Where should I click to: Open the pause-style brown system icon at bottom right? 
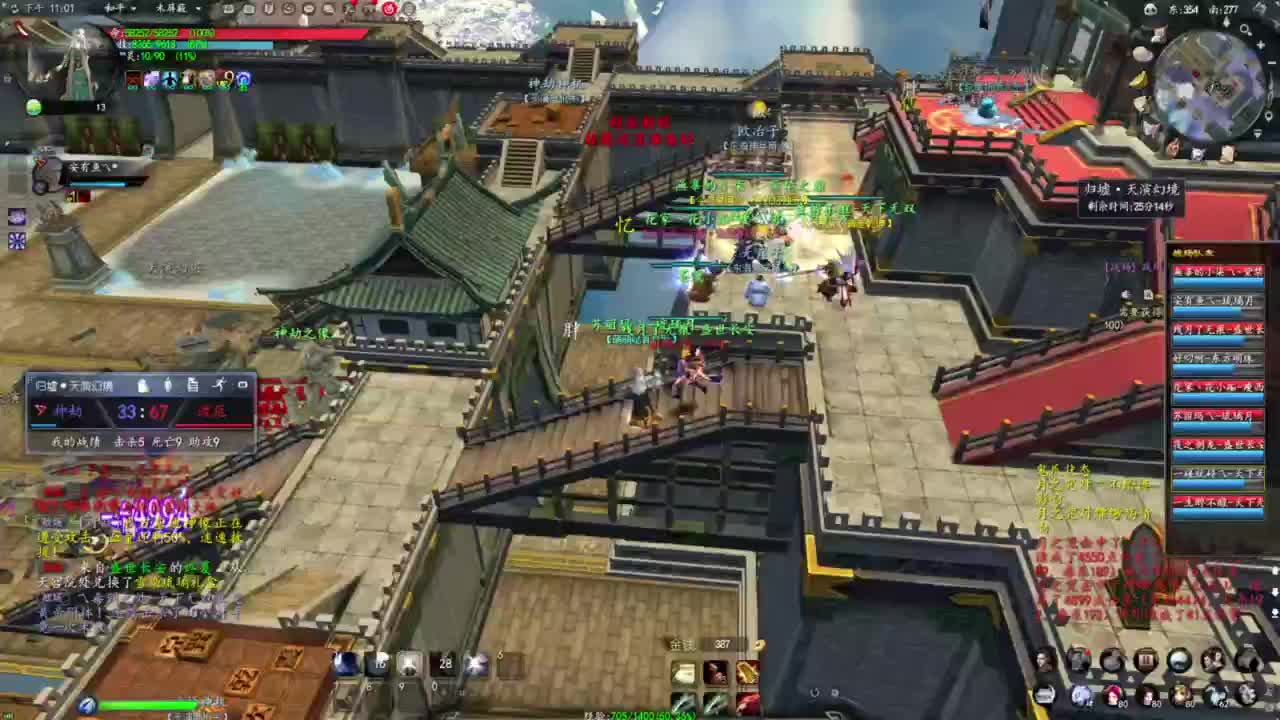click(1146, 659)
